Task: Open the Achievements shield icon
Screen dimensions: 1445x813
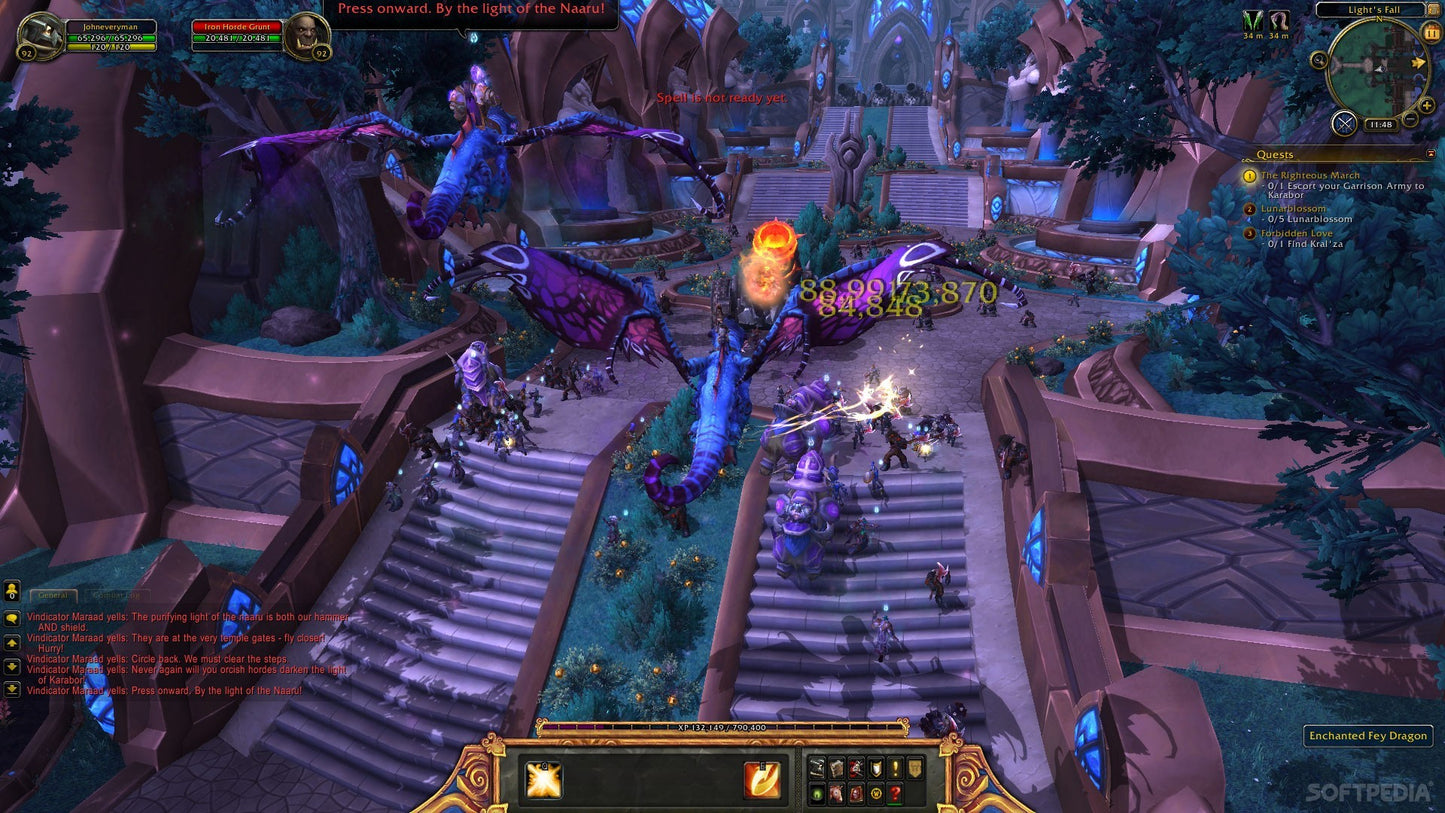Action: [876, 768]
